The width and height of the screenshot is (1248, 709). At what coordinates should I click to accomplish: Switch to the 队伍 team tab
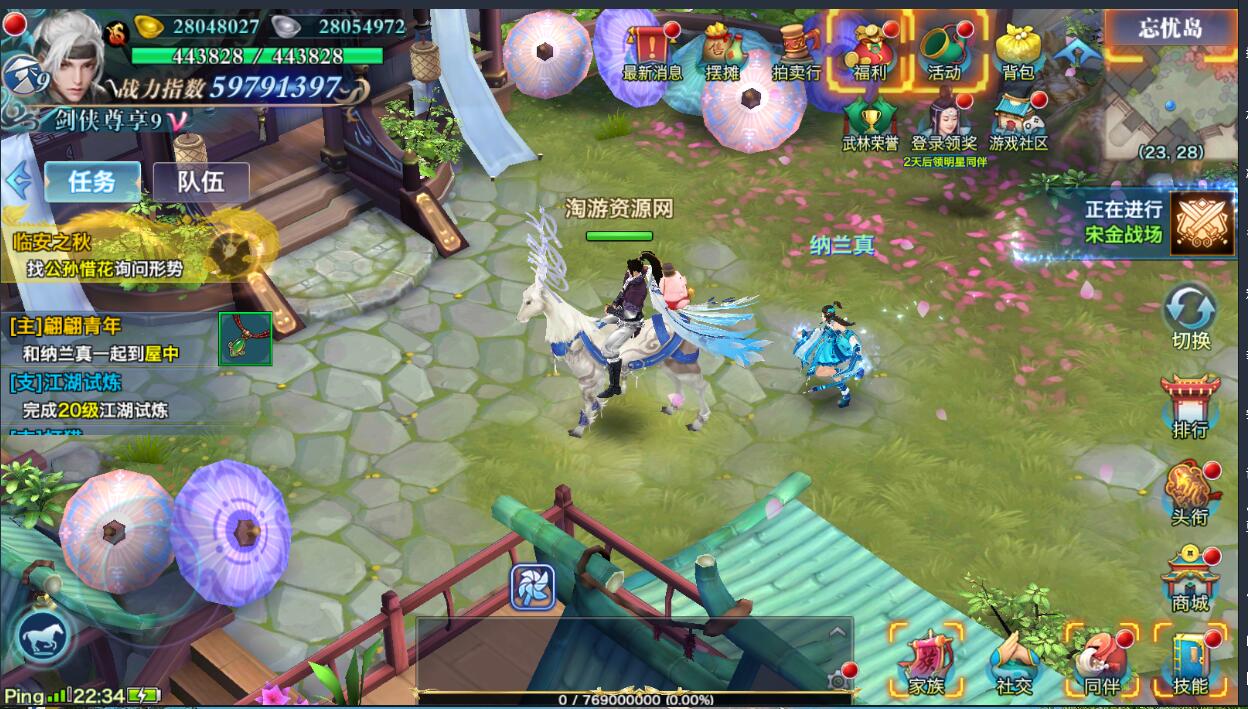[200, 182]
